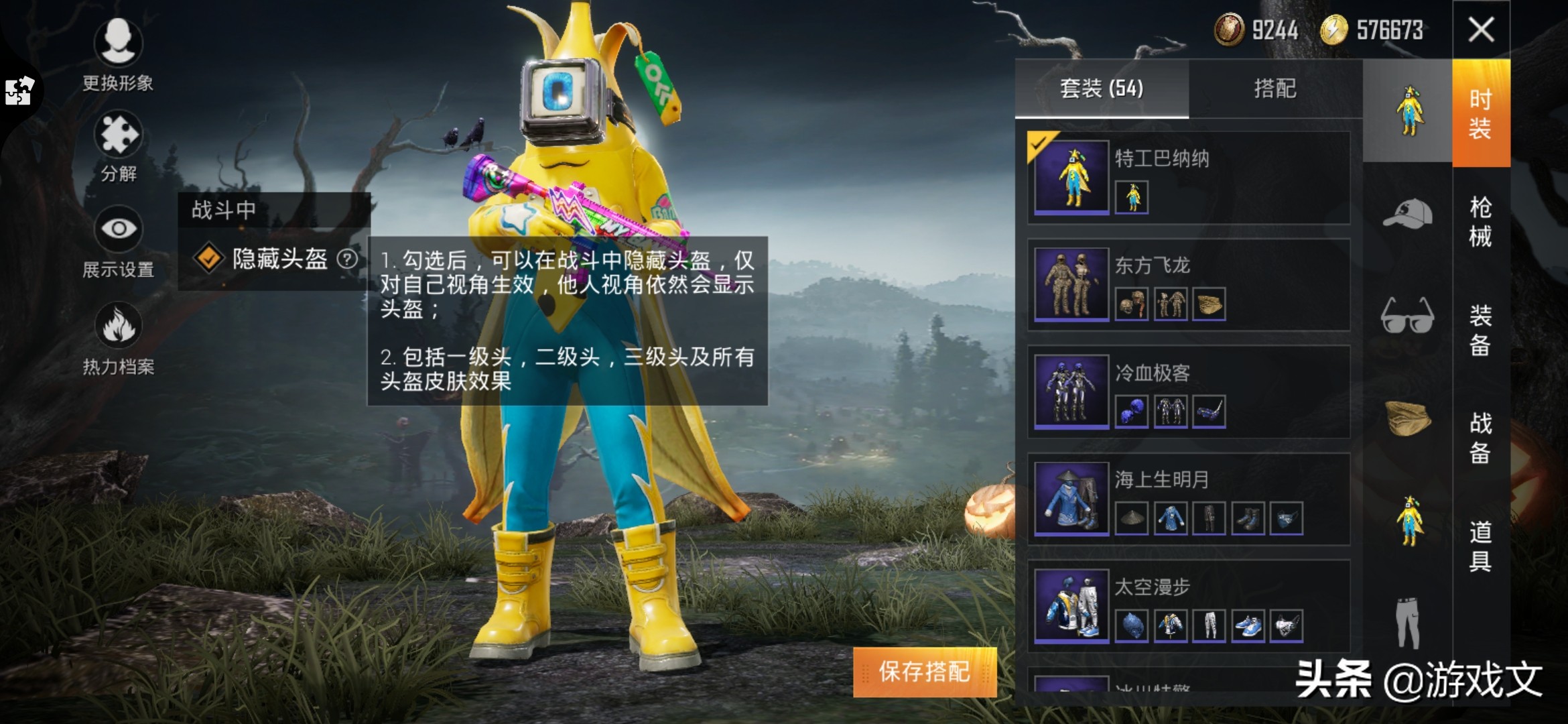Save outfit with 保存搭配
Screen dimensions: 1568x724
point(925,672)
